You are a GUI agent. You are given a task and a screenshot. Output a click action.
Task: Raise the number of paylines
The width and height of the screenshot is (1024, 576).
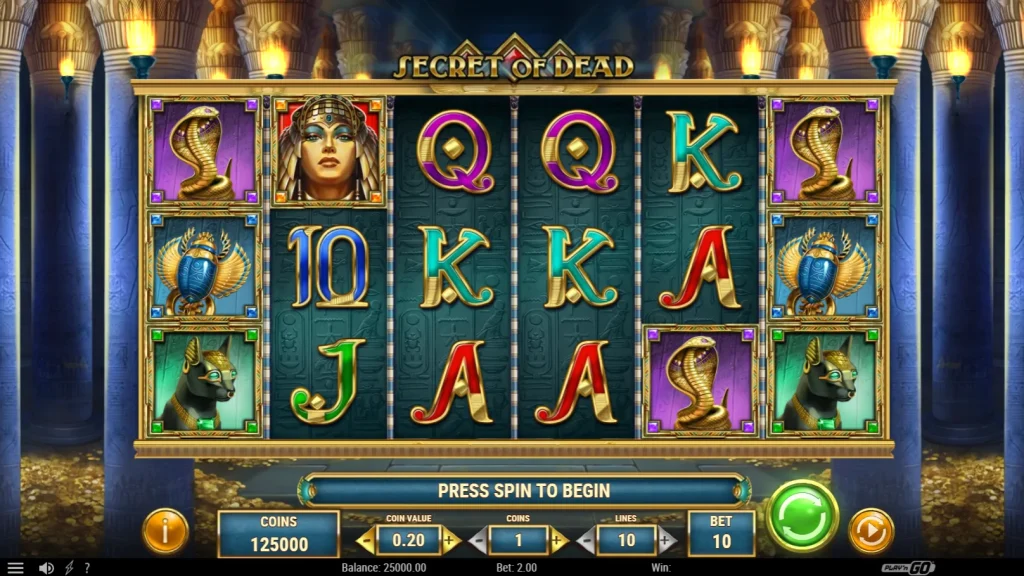(x=666, y=541)
